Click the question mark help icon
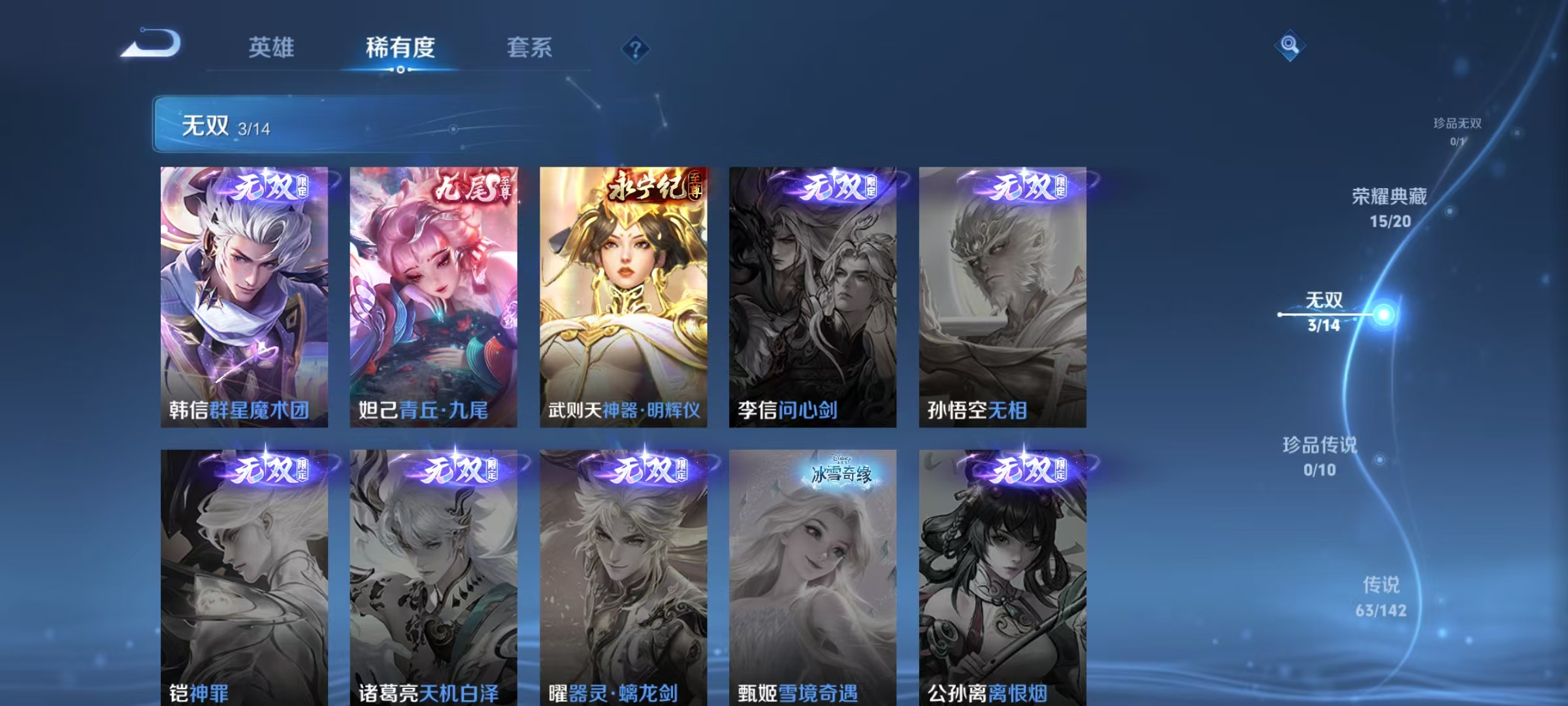 [x=636, y=47]
